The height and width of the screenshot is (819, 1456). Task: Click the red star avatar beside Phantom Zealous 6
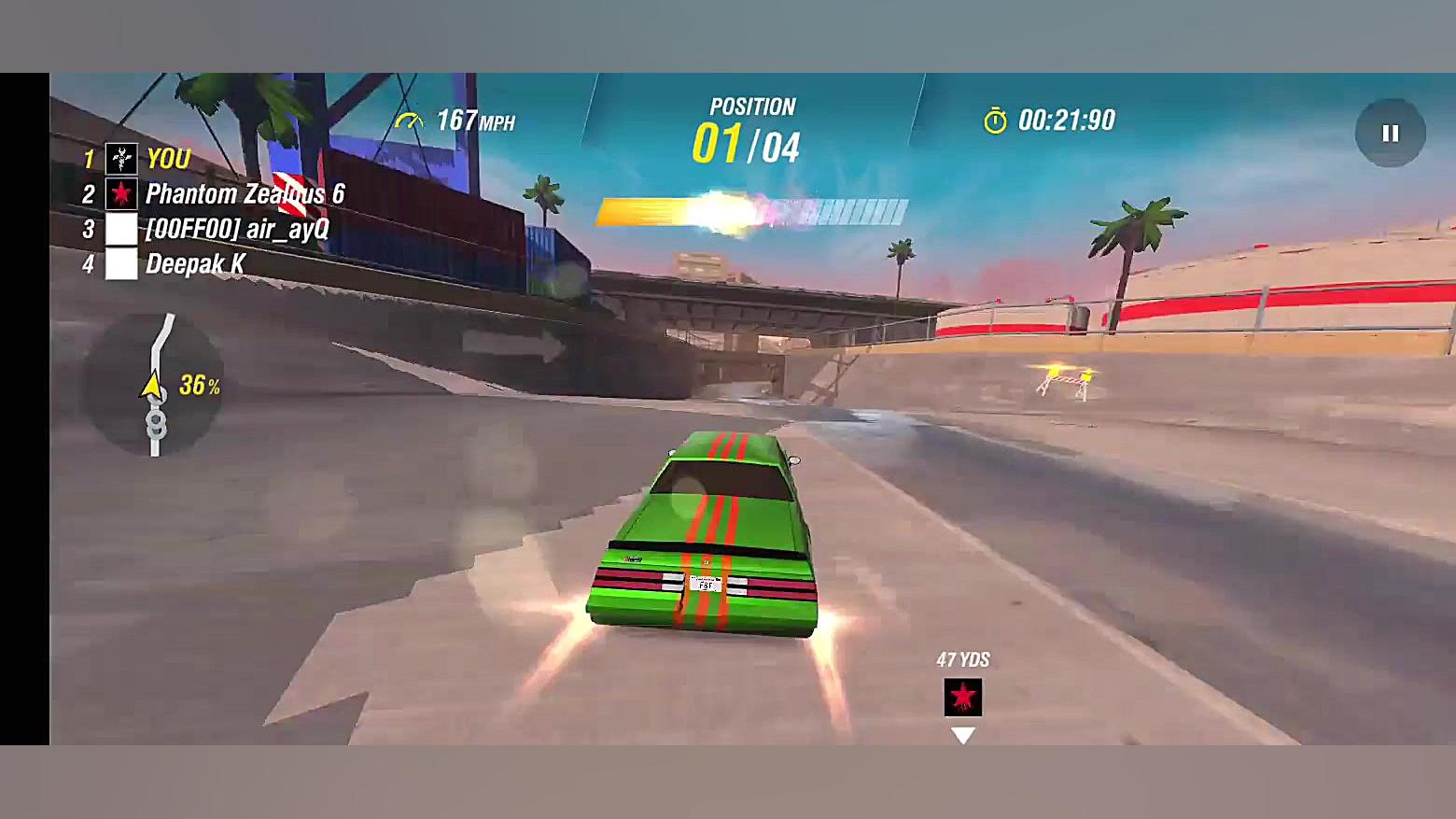click(119, 194)
